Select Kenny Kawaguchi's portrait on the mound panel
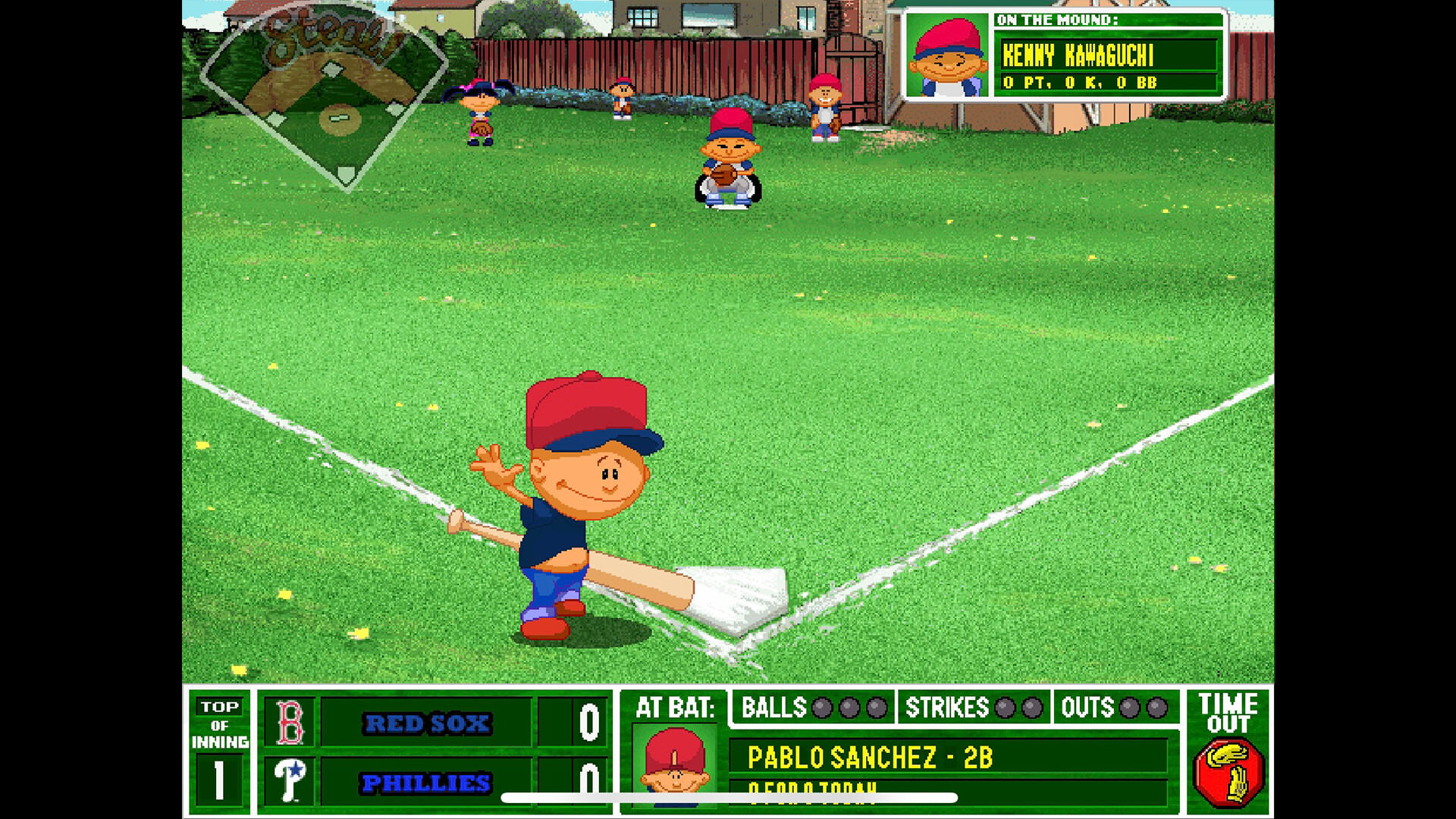The height and width of the screenshot is (819, 1456). (947, 57)
